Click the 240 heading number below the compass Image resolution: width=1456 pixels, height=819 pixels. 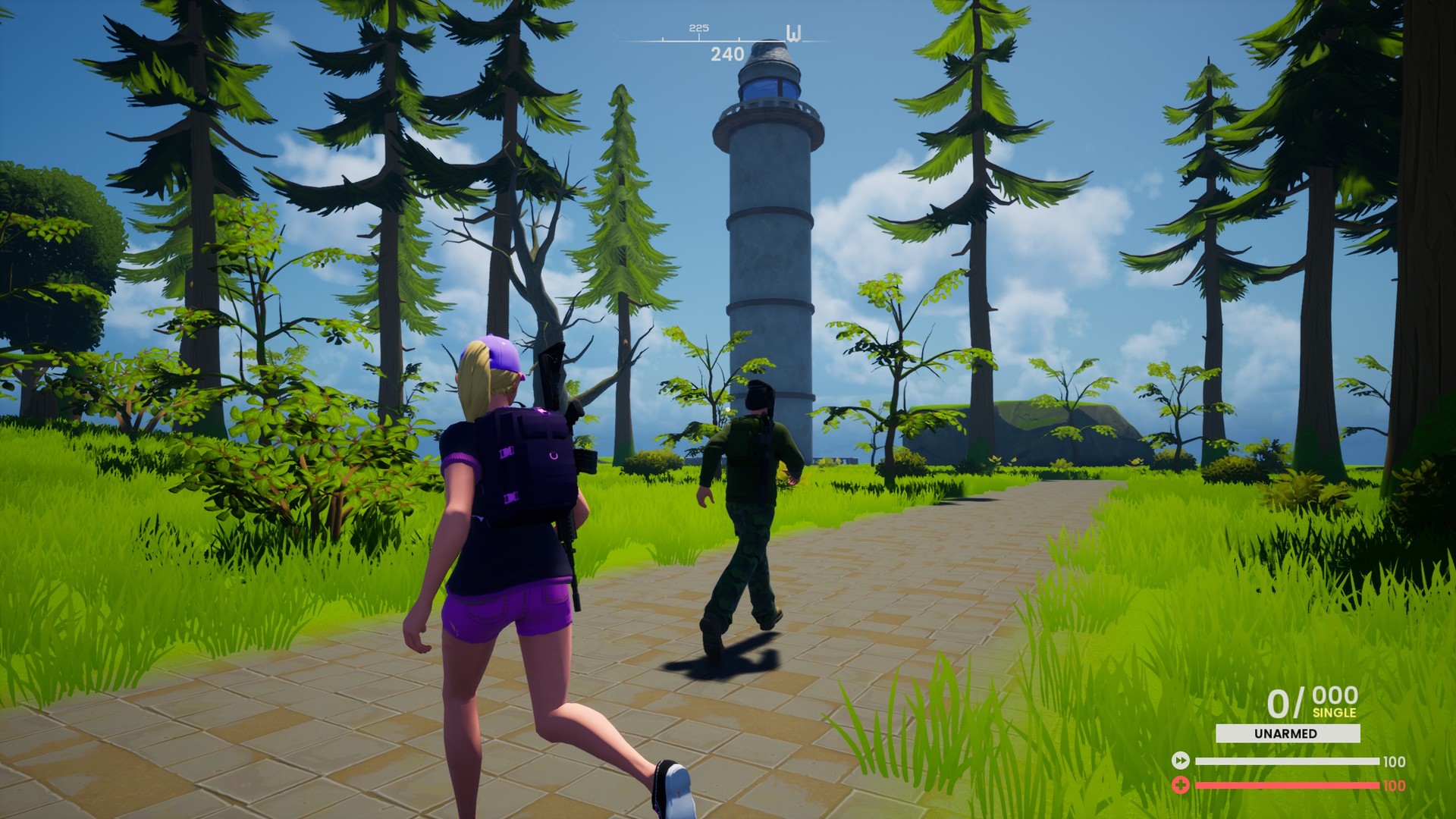tap(726, 53)
